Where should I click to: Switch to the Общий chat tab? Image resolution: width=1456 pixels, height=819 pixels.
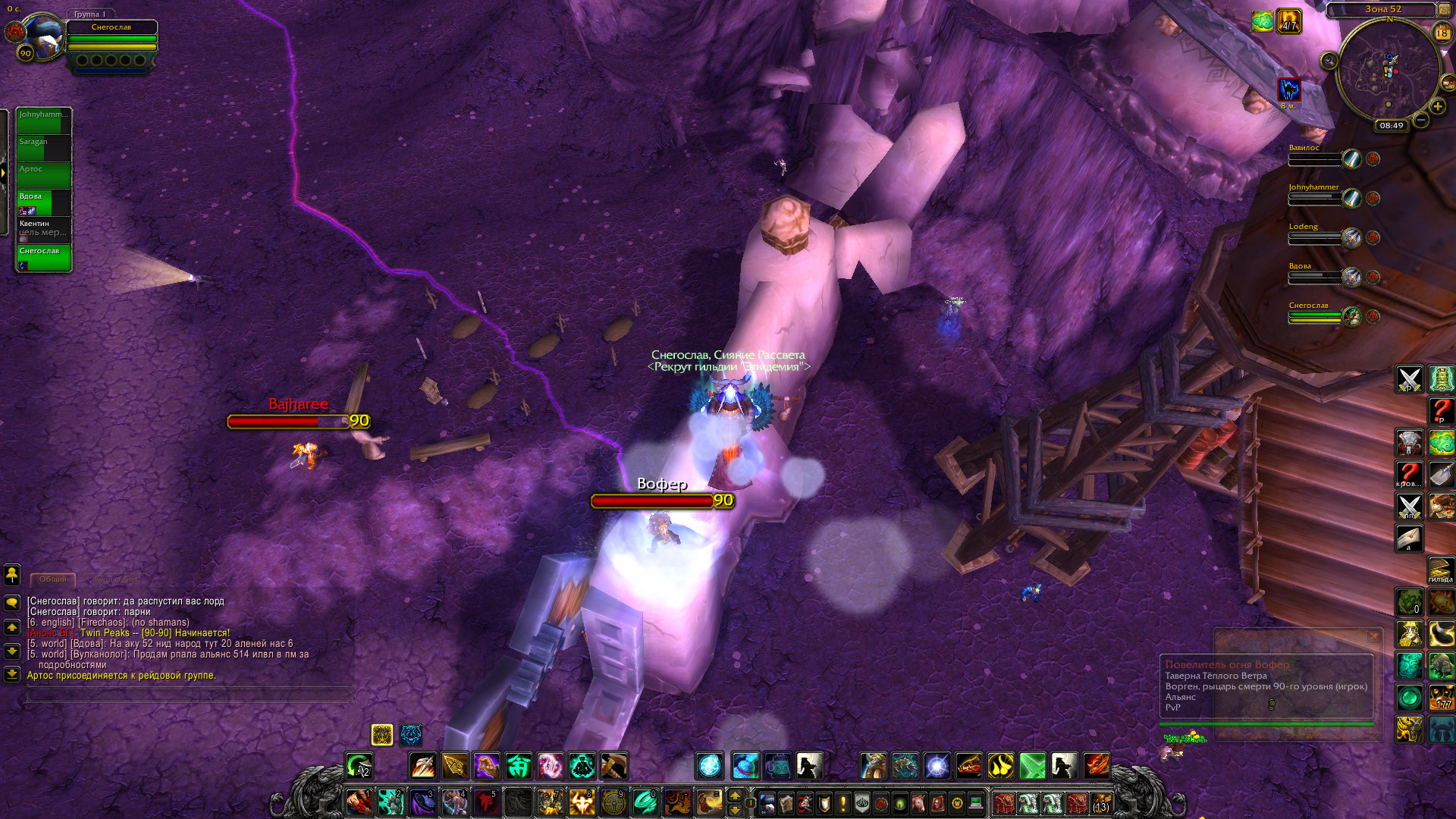53,579
